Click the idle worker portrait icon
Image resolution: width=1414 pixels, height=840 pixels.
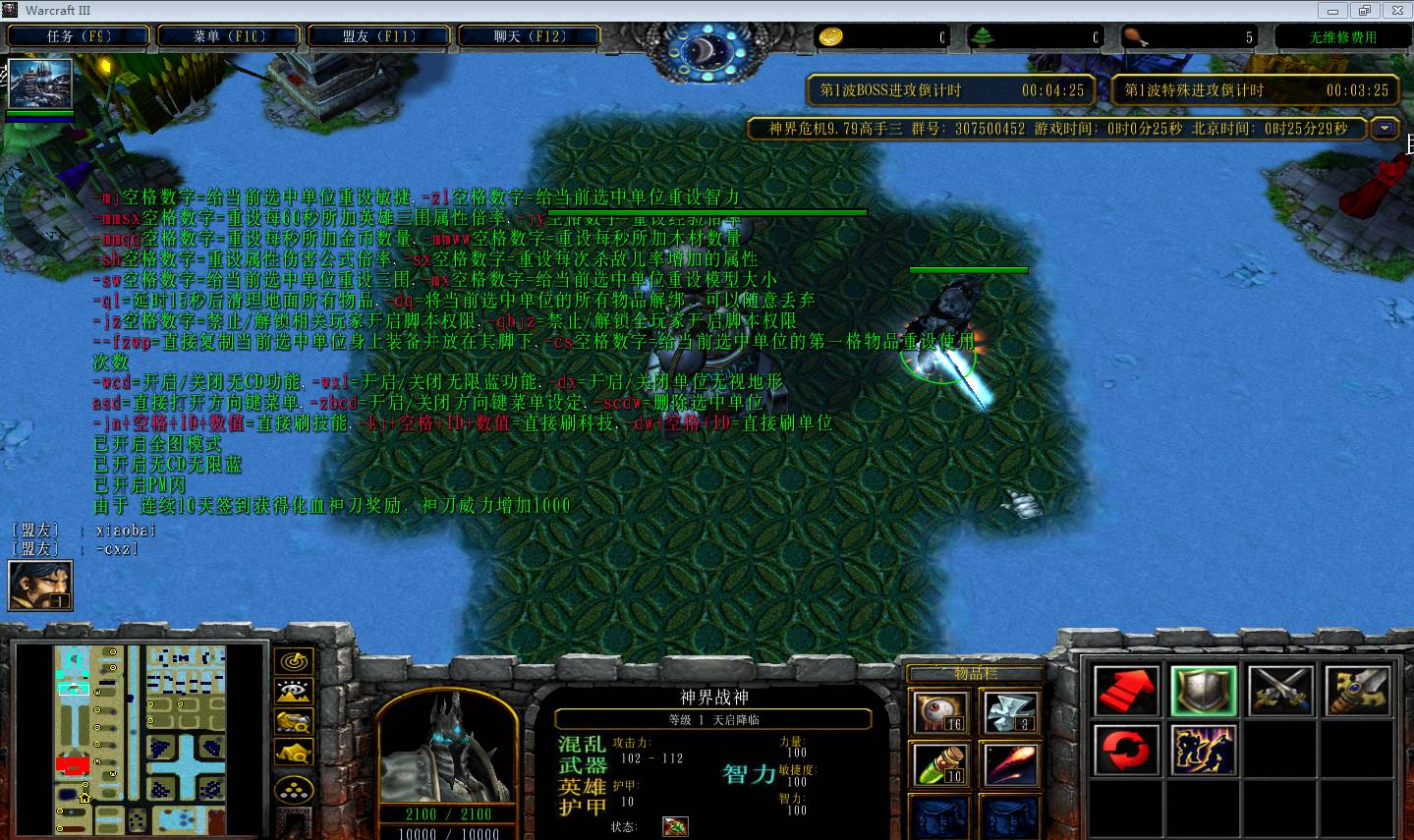(x=40, y=586)
